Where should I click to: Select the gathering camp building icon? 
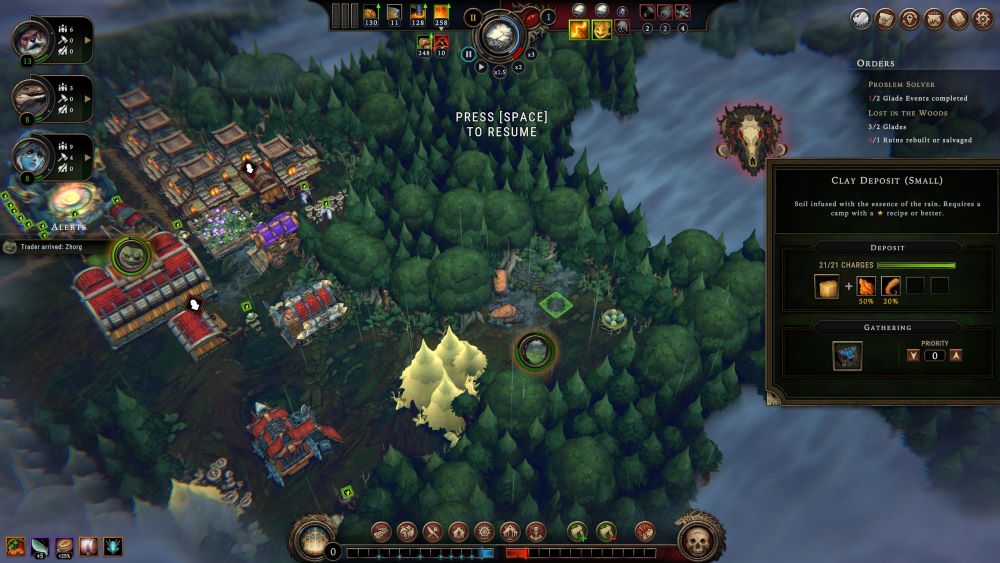click(848, 356)
